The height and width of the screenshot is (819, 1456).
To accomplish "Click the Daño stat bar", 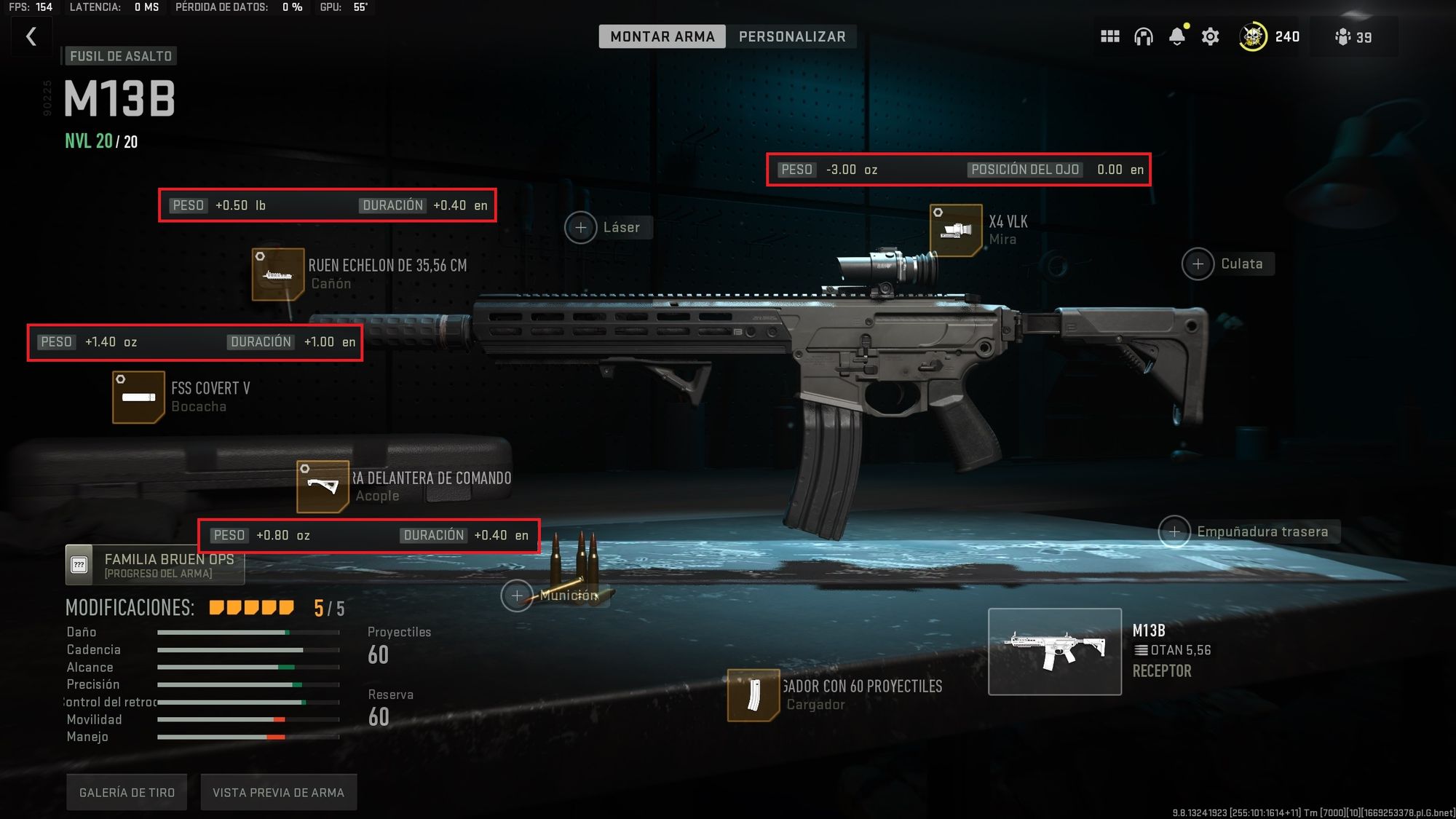I will (x=248, y=632).
